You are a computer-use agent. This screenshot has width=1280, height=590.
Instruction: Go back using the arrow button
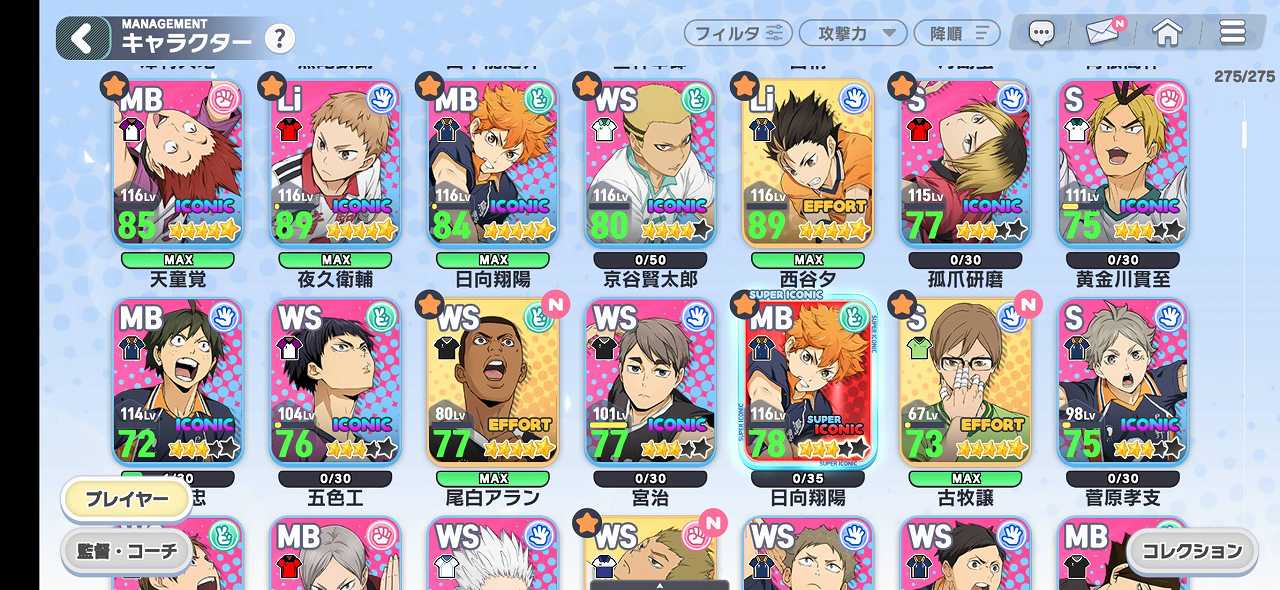coord(82,39)
